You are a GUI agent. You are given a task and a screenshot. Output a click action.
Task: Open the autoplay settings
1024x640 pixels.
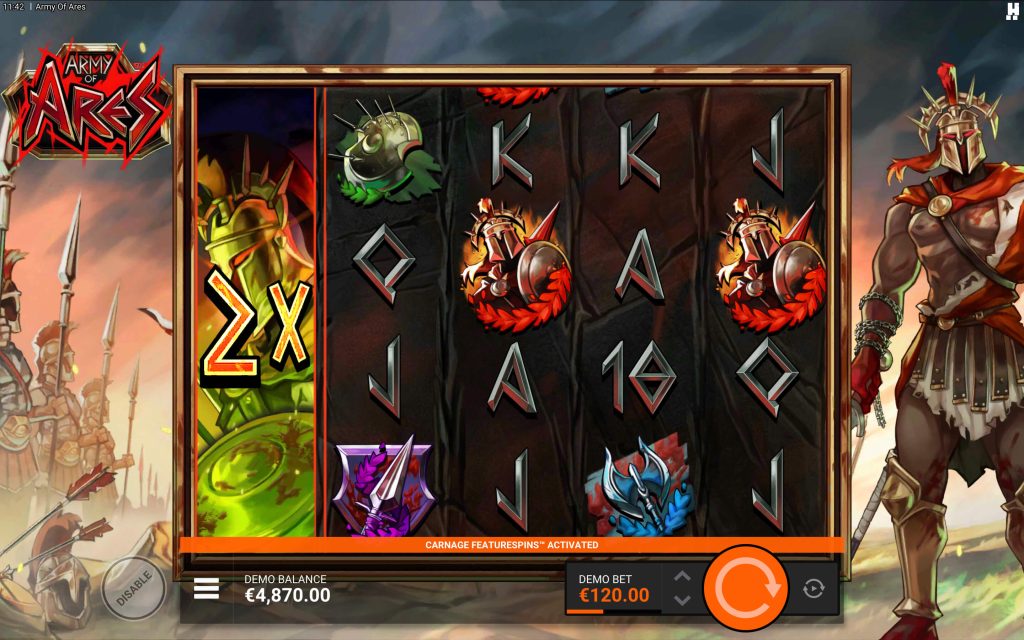(814, 589)
